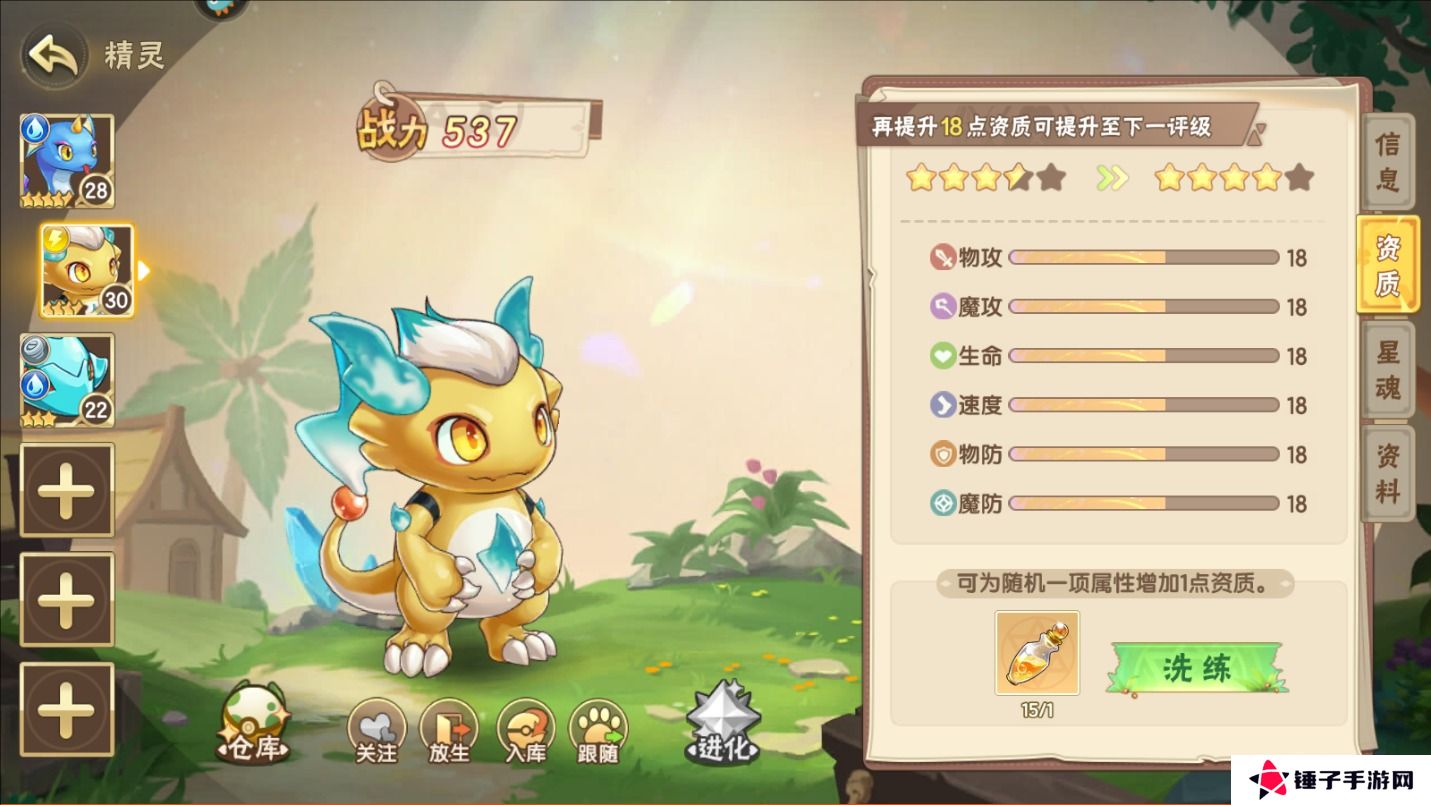Open the 星魂 tab
This screenshot has width=1431, height=805.
point(1388,369)
